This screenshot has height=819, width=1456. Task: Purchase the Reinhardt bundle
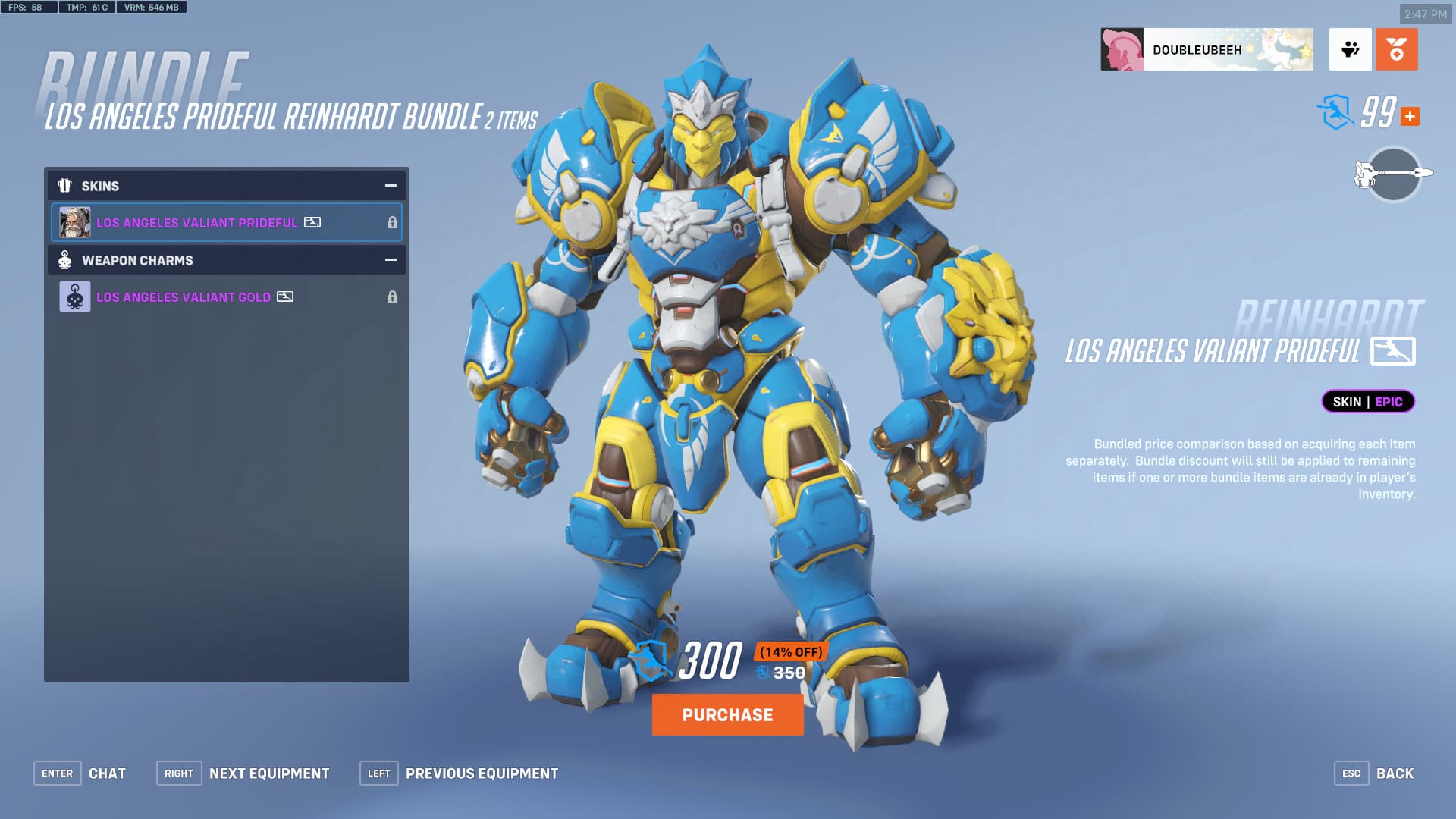727,714
